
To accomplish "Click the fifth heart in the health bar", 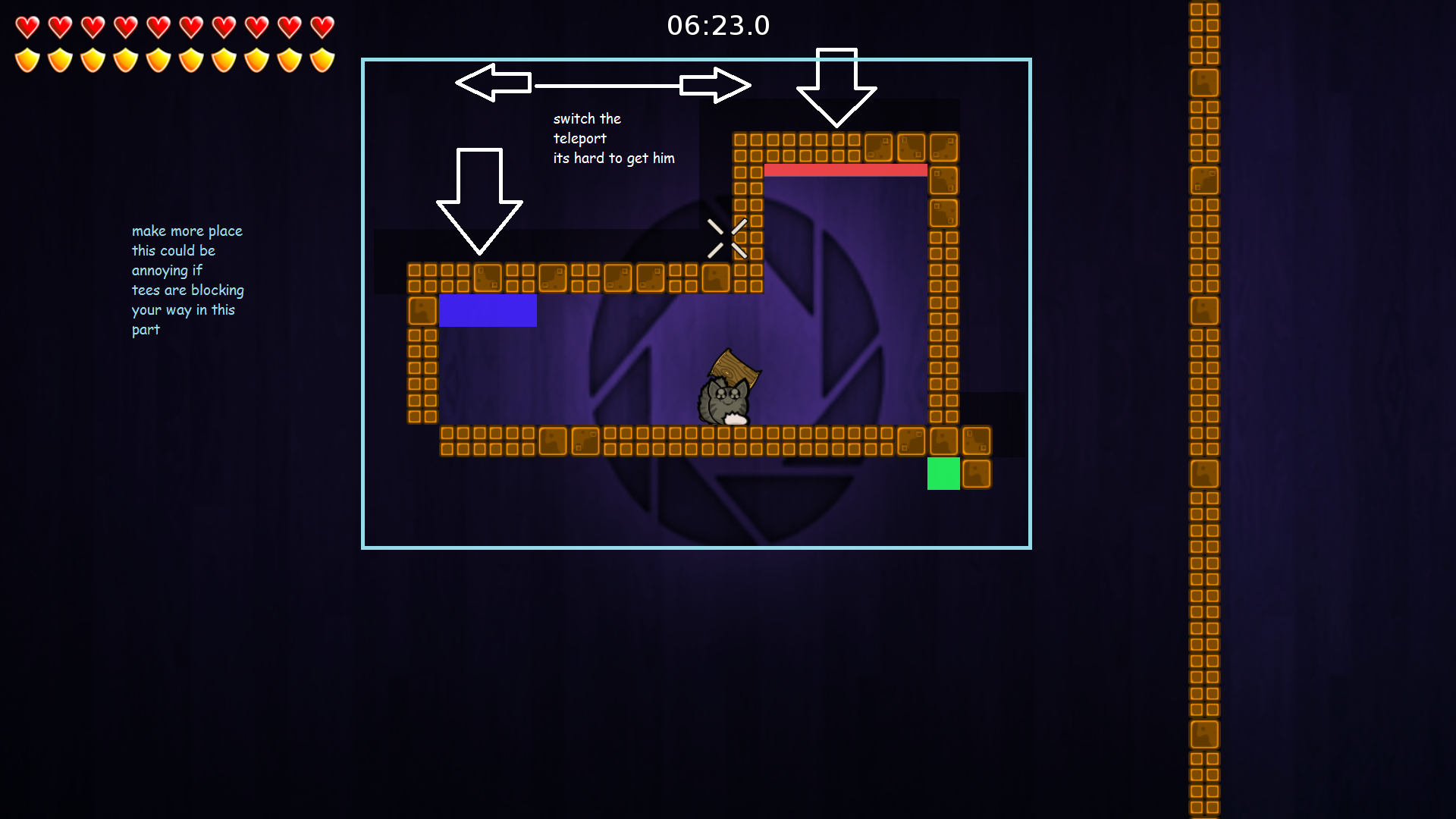I will [159, 25].
